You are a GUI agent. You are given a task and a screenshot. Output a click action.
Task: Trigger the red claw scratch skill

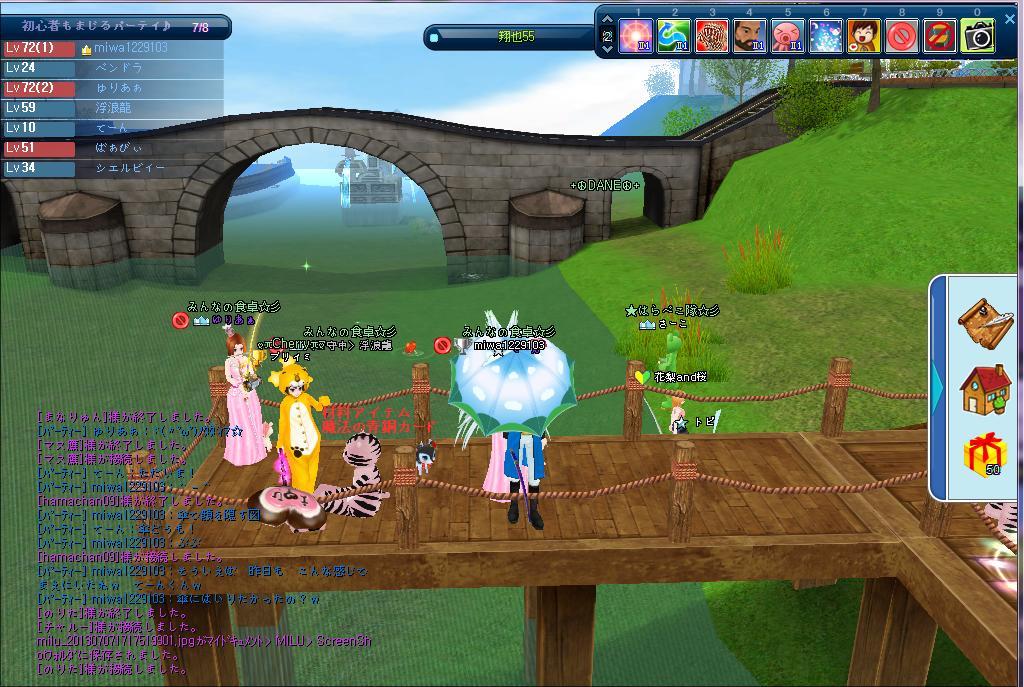712,37
